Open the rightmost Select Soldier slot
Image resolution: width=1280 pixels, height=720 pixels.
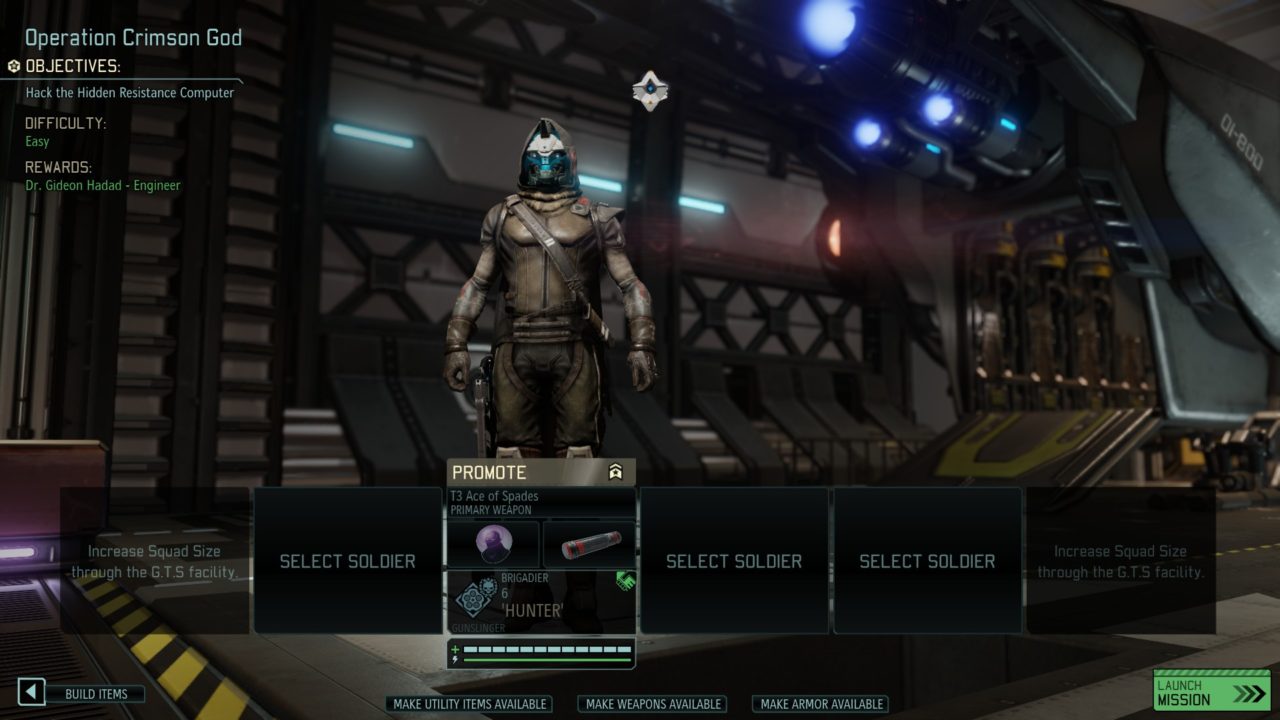[927, 561]
